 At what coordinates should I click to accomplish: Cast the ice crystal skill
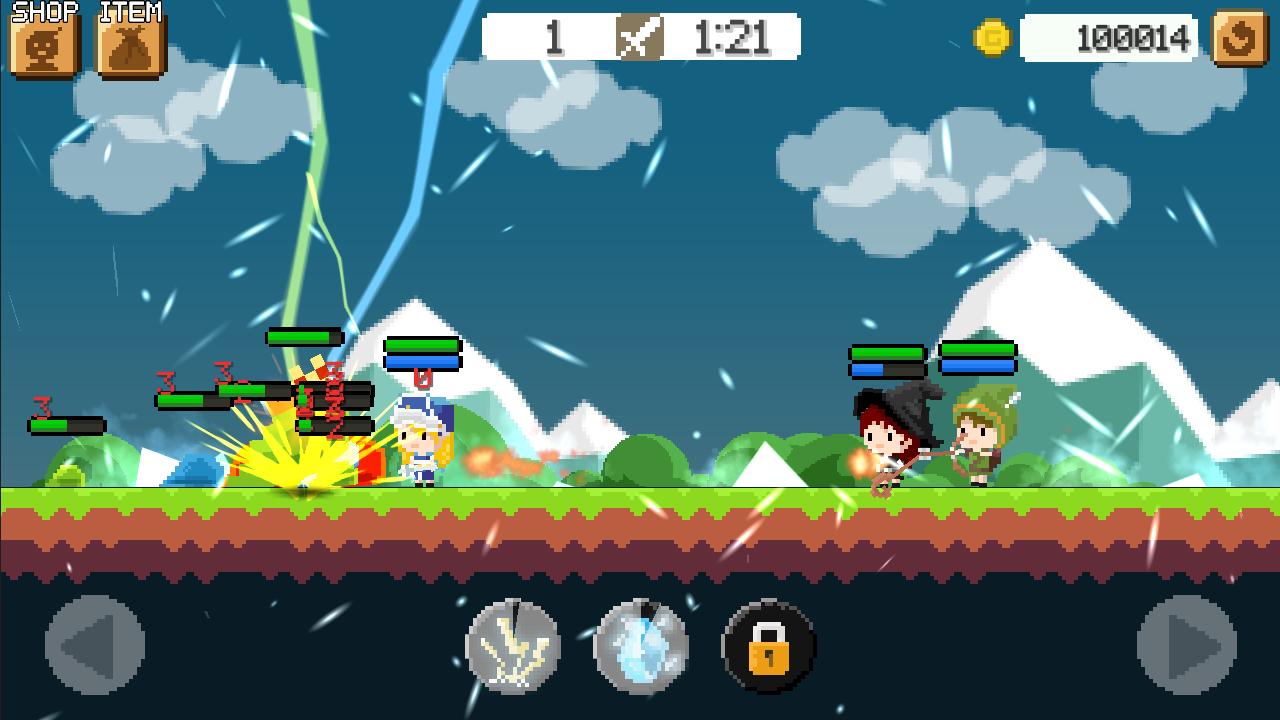coord(641,646)
